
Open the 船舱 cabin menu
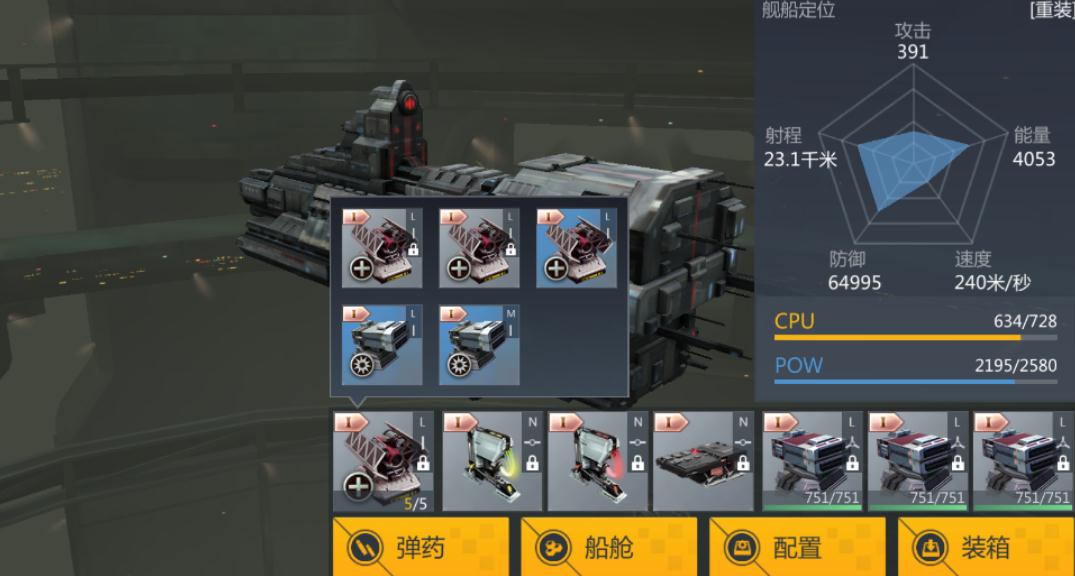(x=608, y=547)
